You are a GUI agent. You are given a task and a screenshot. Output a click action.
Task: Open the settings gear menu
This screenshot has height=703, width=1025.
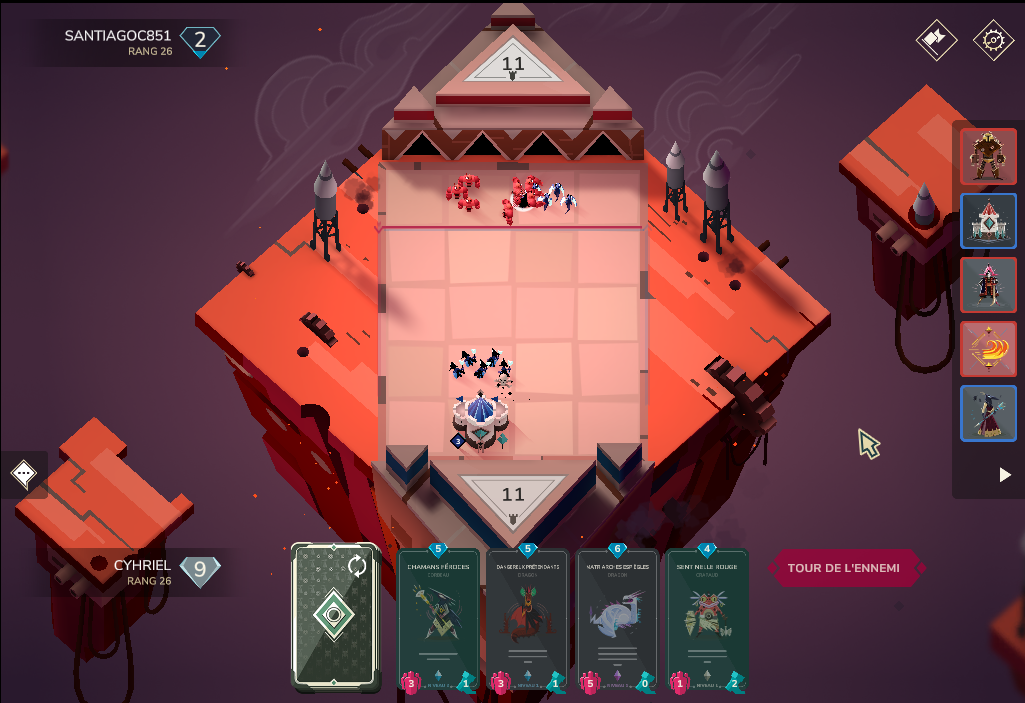993,41
